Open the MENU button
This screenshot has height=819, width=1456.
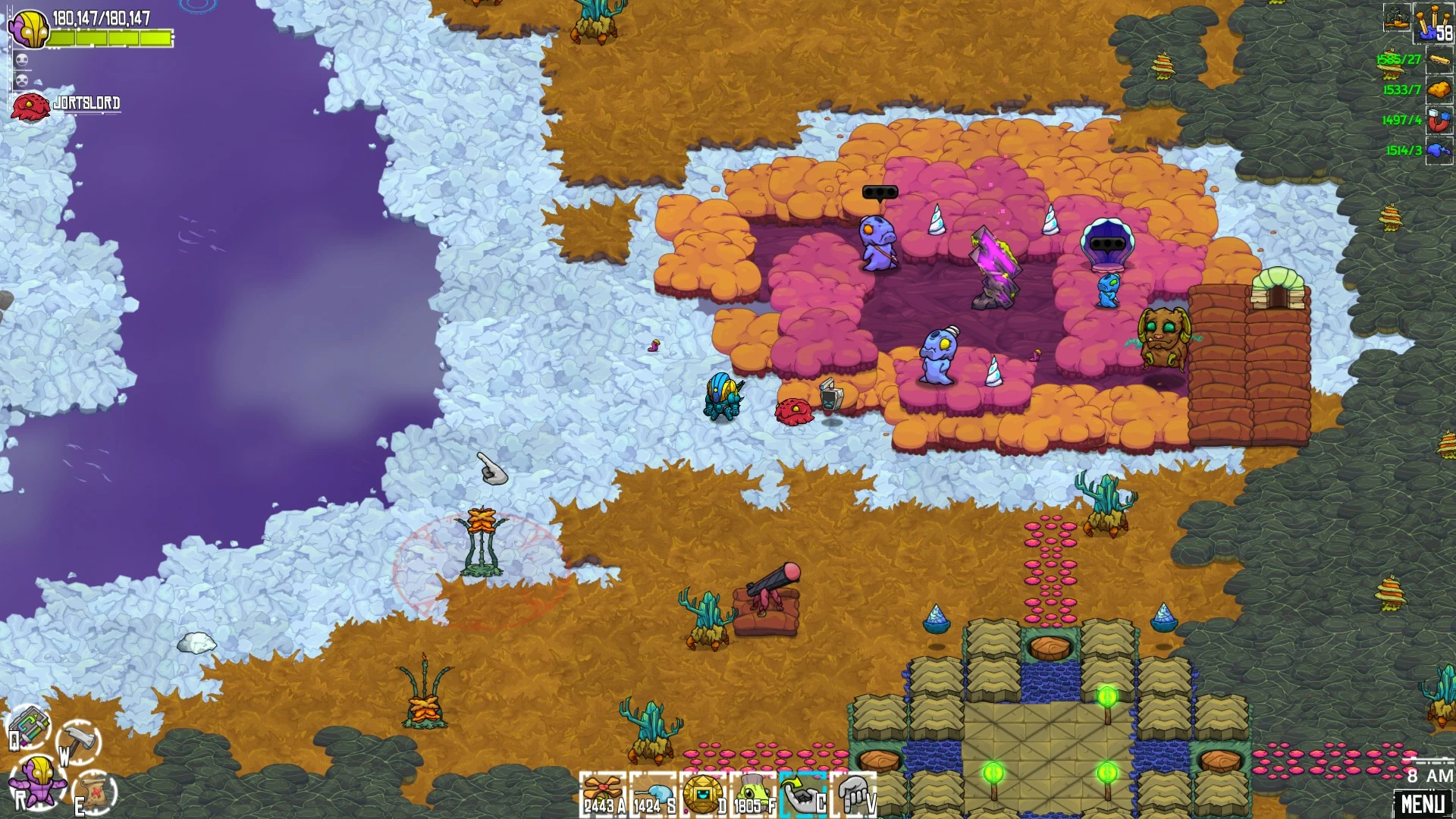click(x=1423, y=803)
